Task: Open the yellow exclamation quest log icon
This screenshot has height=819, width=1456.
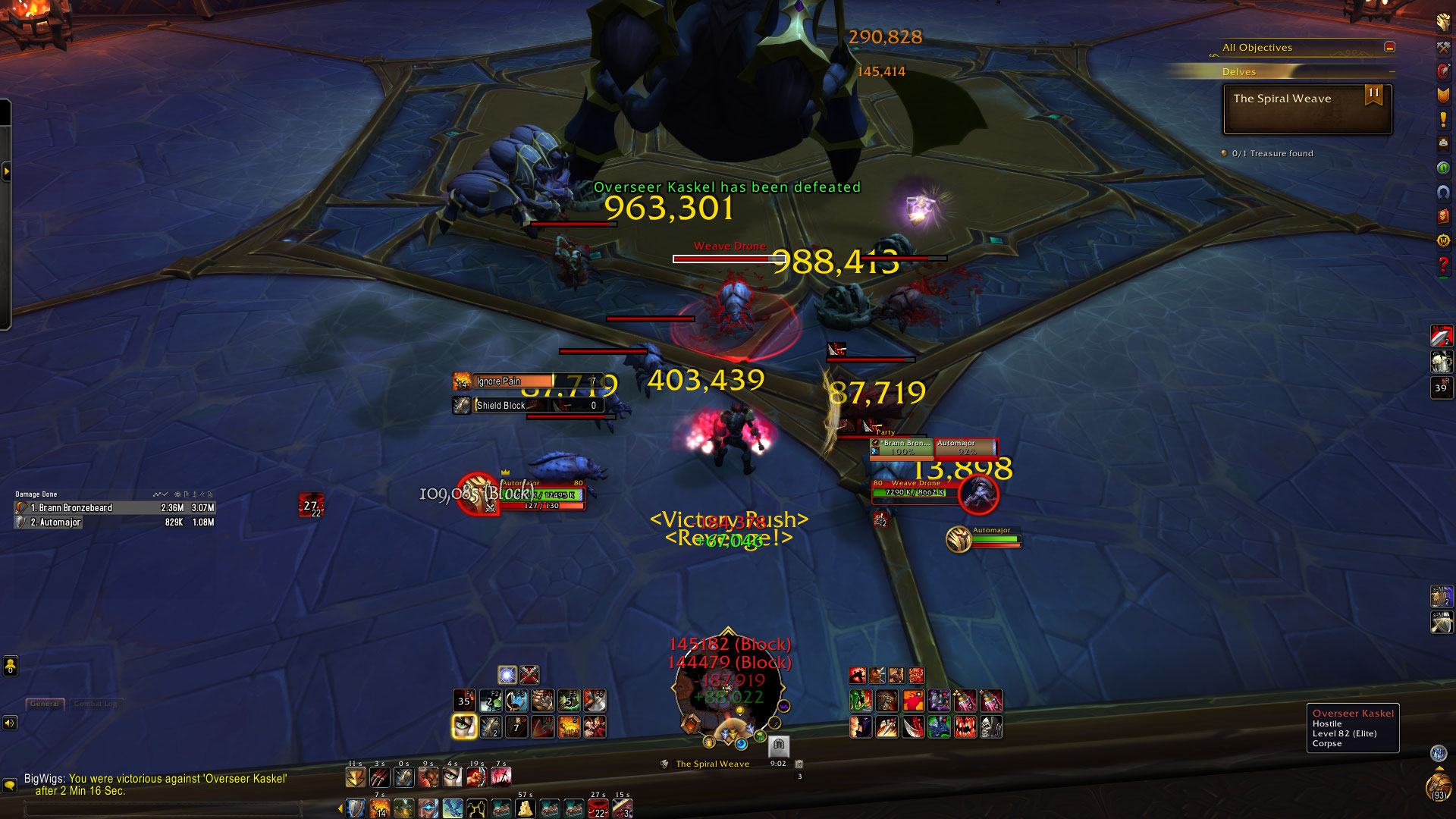Action: coord(1442,120)
